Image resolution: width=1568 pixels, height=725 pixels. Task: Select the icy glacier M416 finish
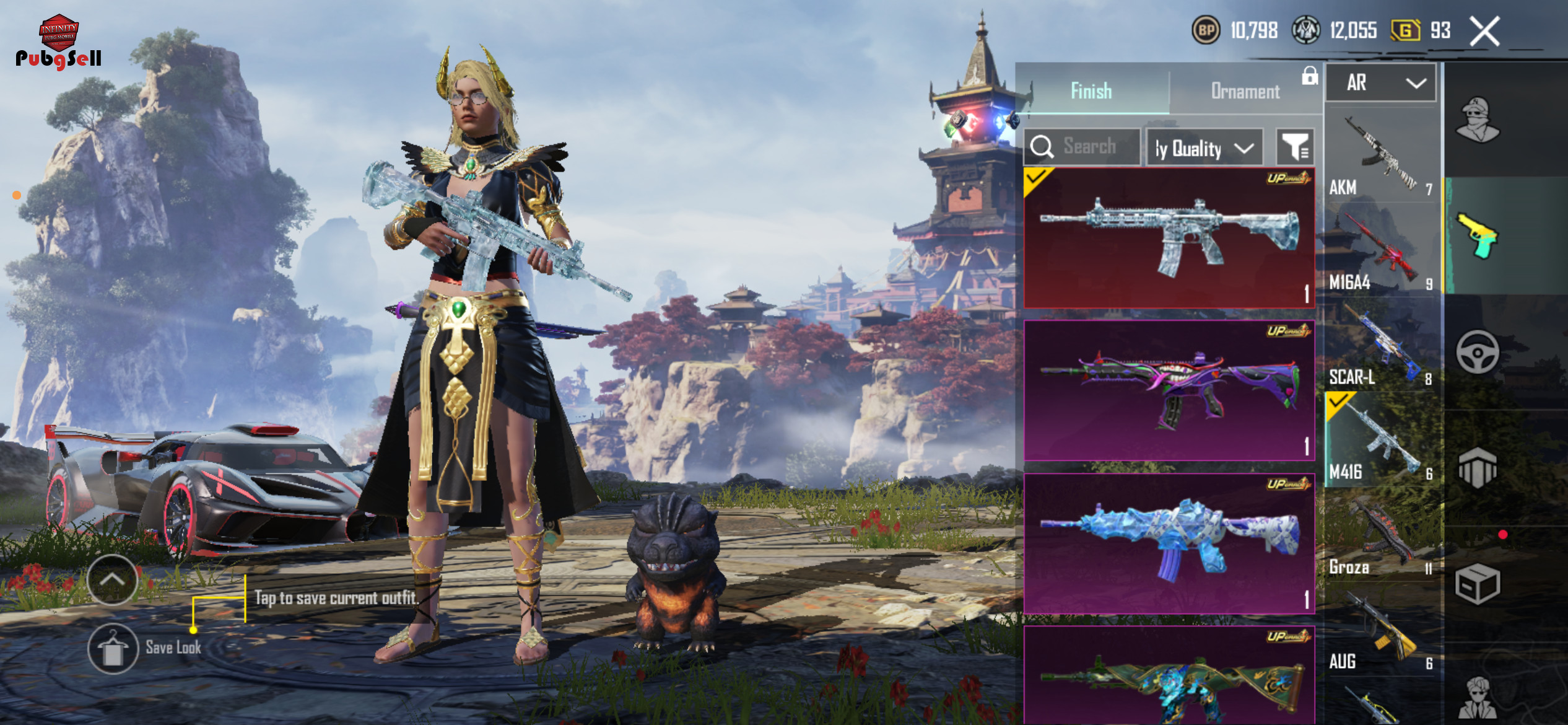[1169, 238]
